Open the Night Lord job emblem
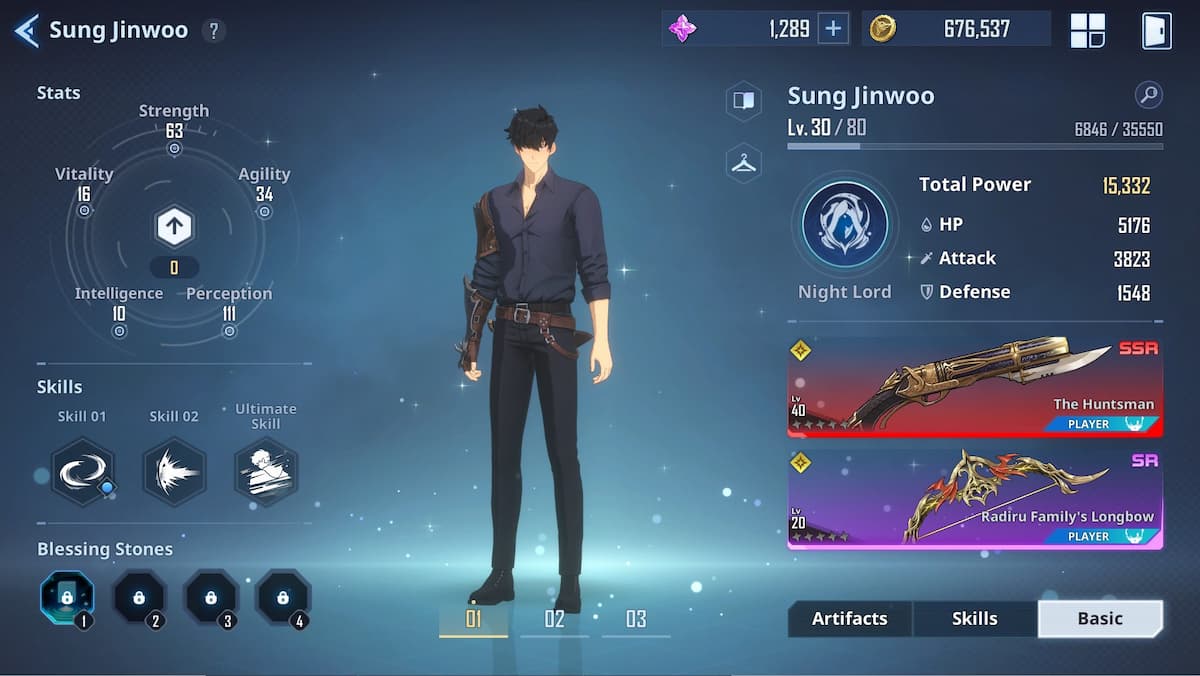 tap(844, 224)
